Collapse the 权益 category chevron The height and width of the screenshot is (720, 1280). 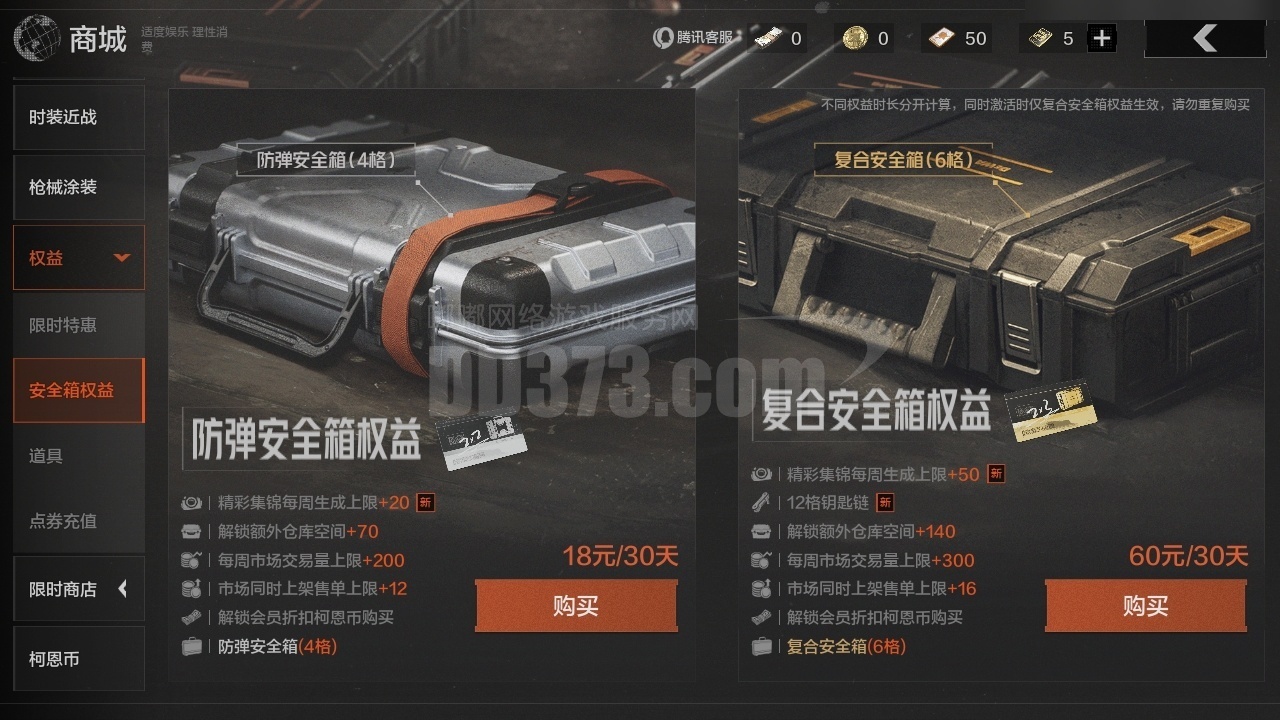click(x=122, y=257)
